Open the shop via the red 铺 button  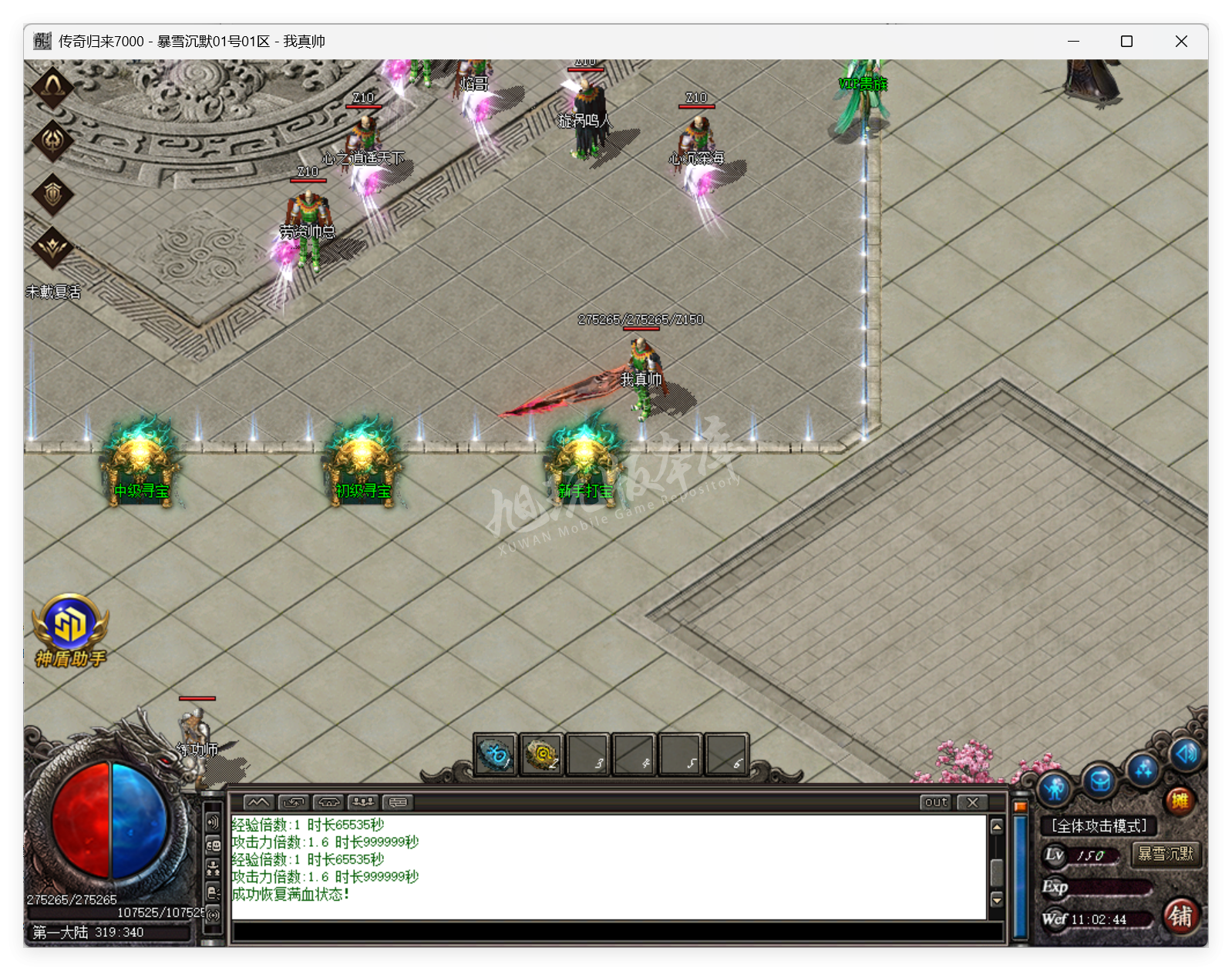[1180, 916]
